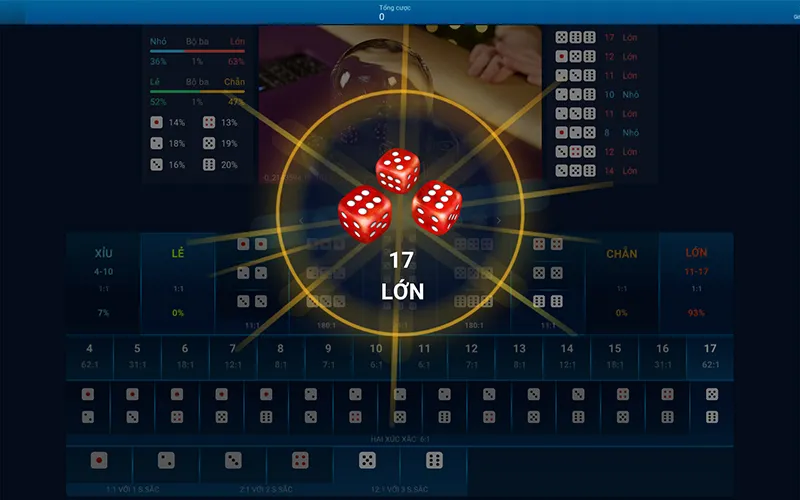Bet on XỈU (small 4-10)
The width and height of the screenshot is (800, 500).
[x=103, y=280]
